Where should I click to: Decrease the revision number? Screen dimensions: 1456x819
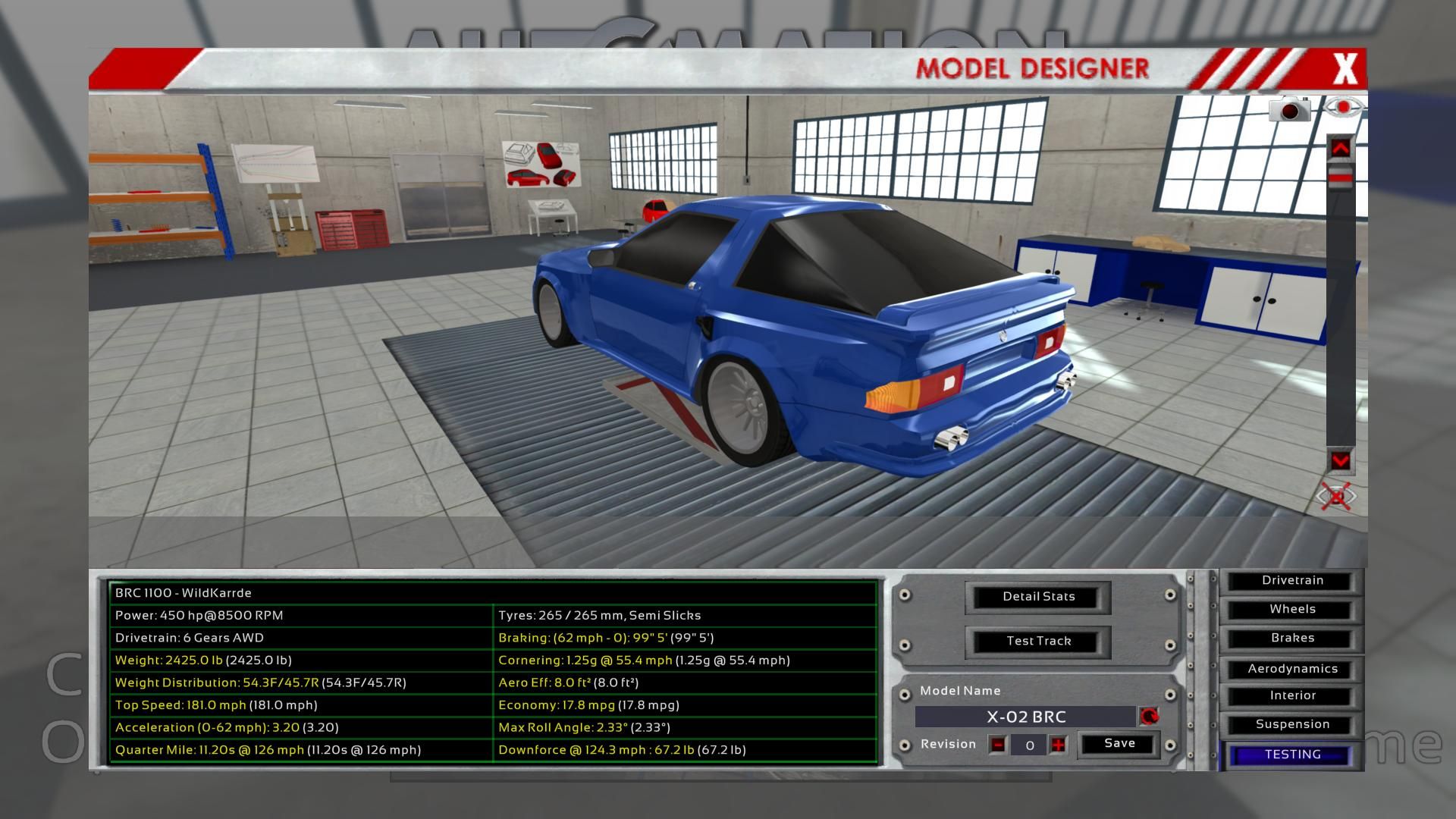point(998,745)
